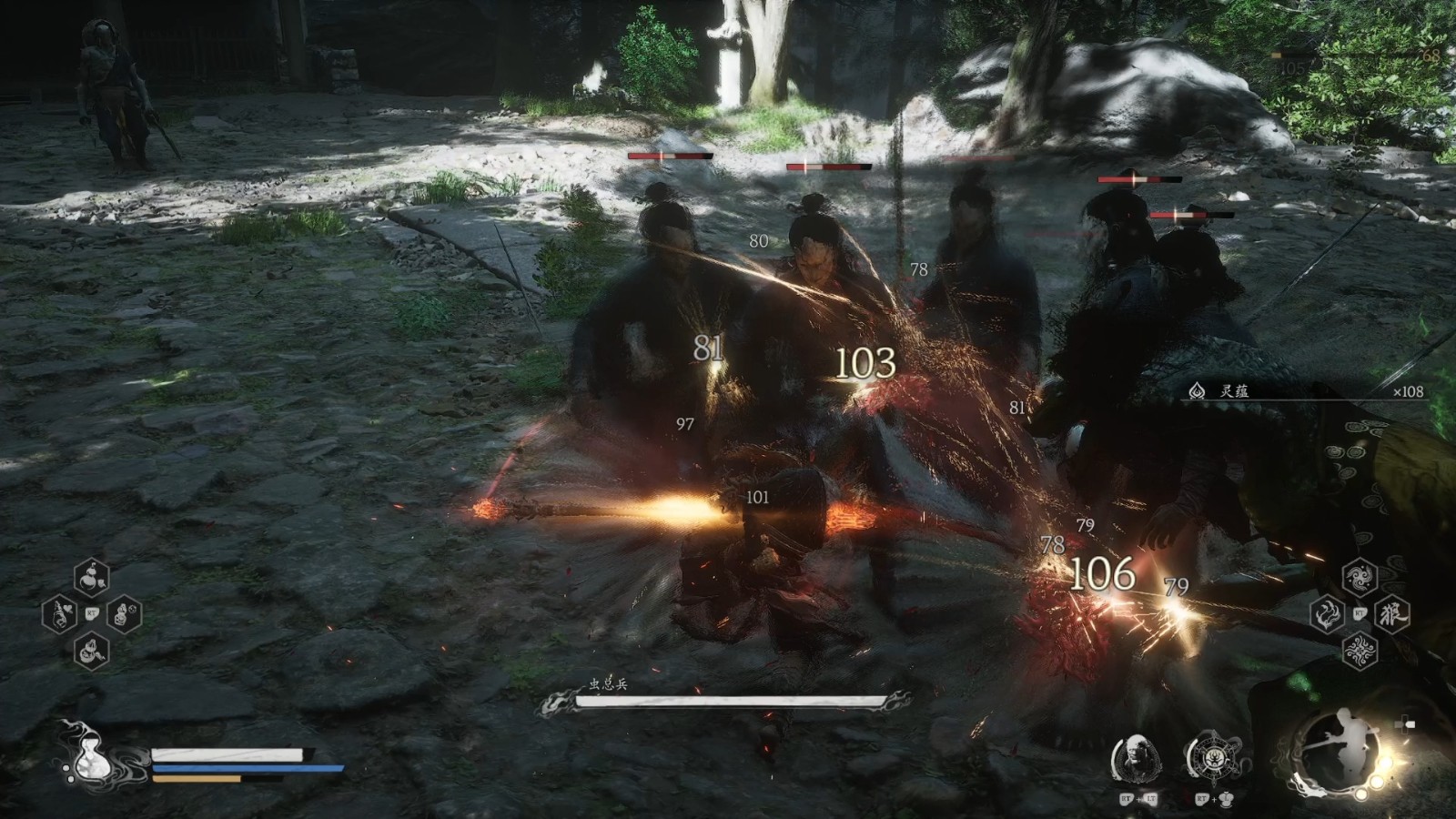1456x819 pixels.
Task: Cast the radiant tendril burst spell
Action: coord(1360,652)
